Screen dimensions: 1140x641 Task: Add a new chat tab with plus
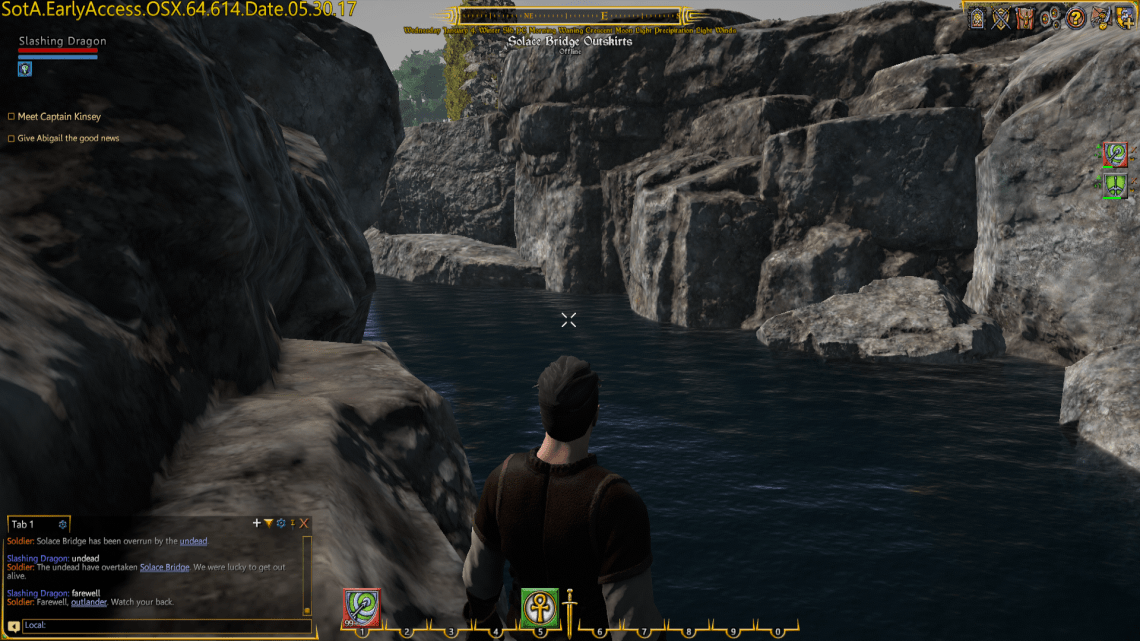pyautogui.click(x=257, y=523)
